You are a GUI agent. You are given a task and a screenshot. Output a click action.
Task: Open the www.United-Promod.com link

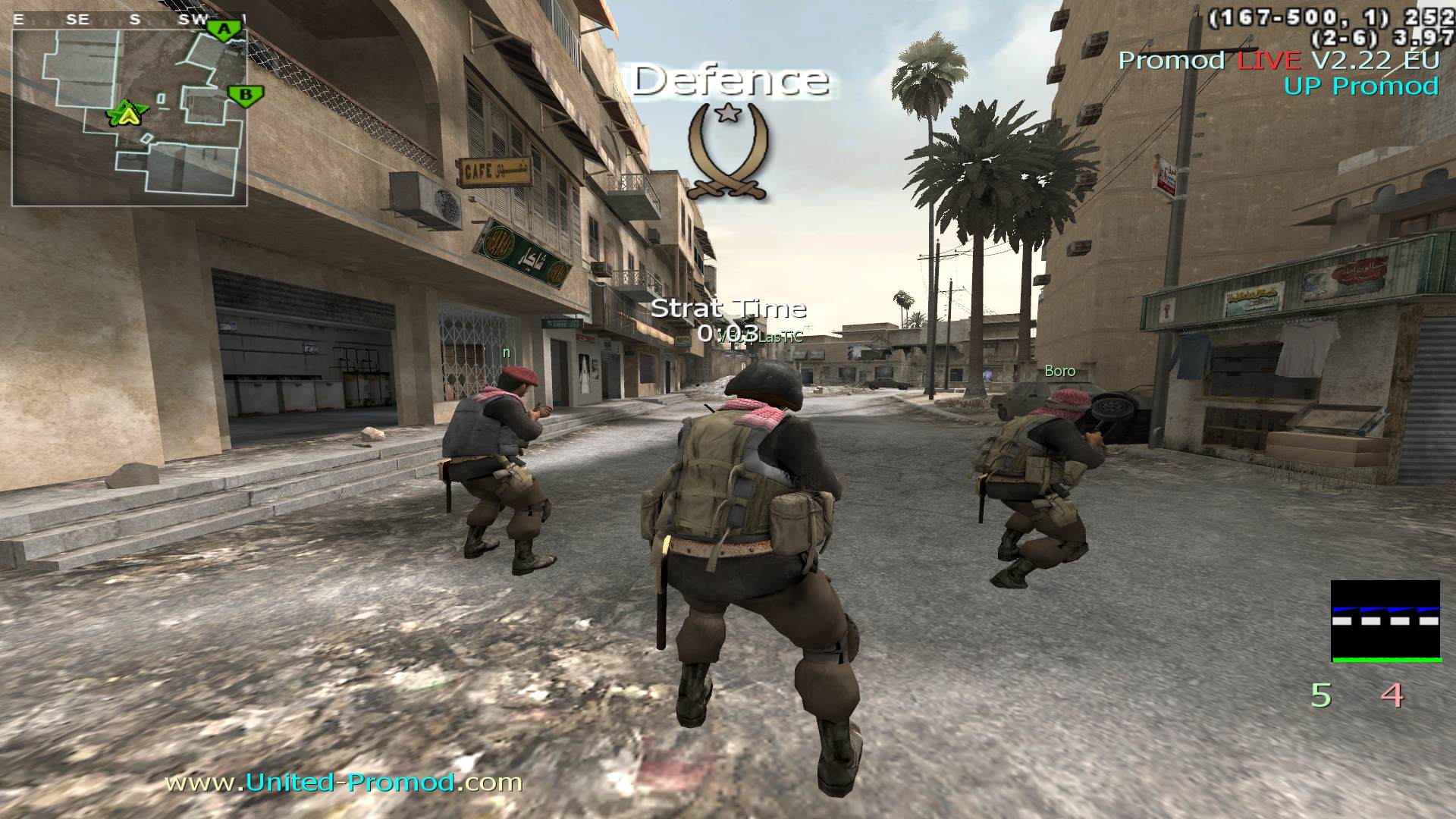point(344,782)
